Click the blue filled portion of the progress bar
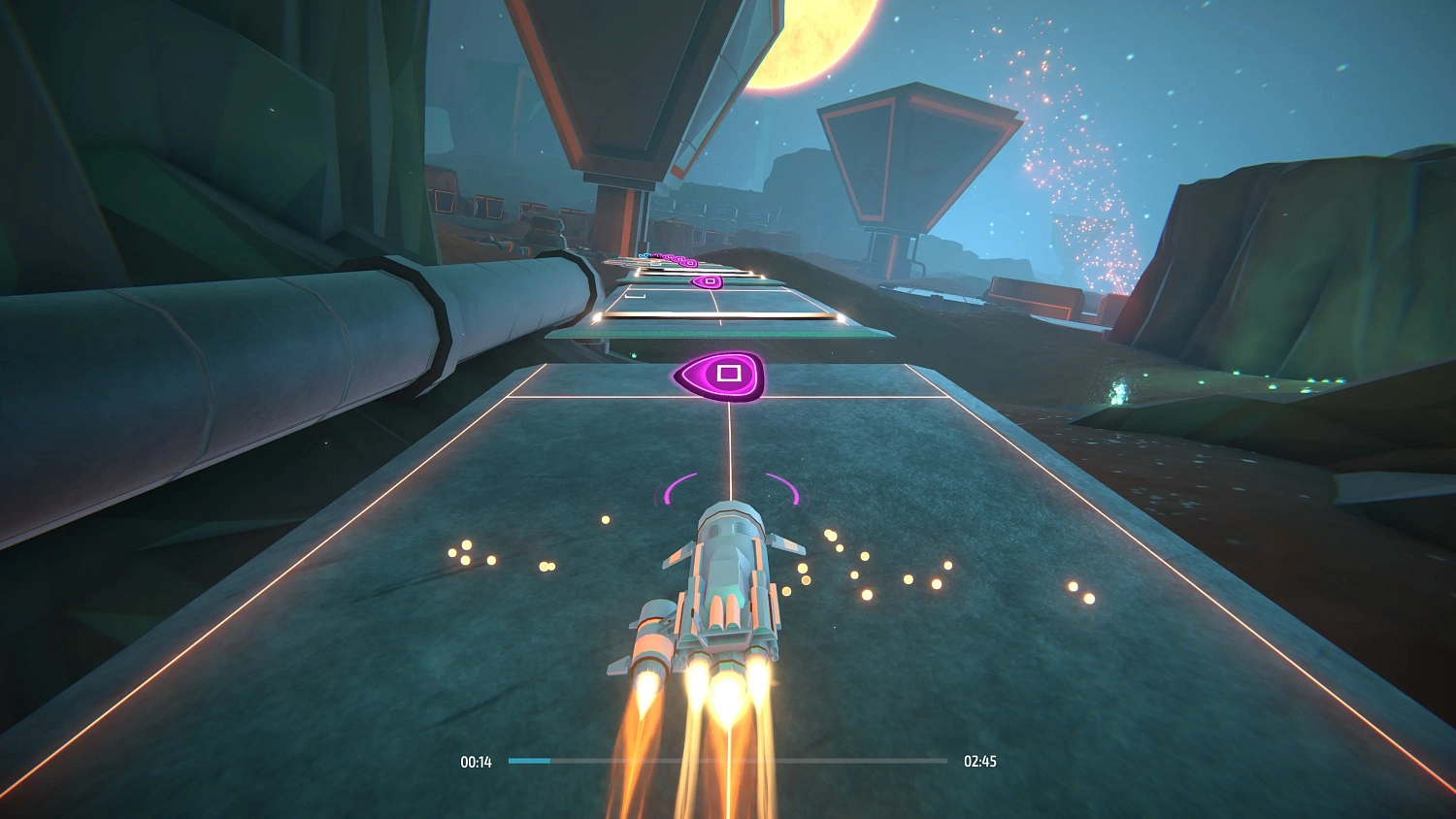The image size is (1456, 819). click(529, 762)
